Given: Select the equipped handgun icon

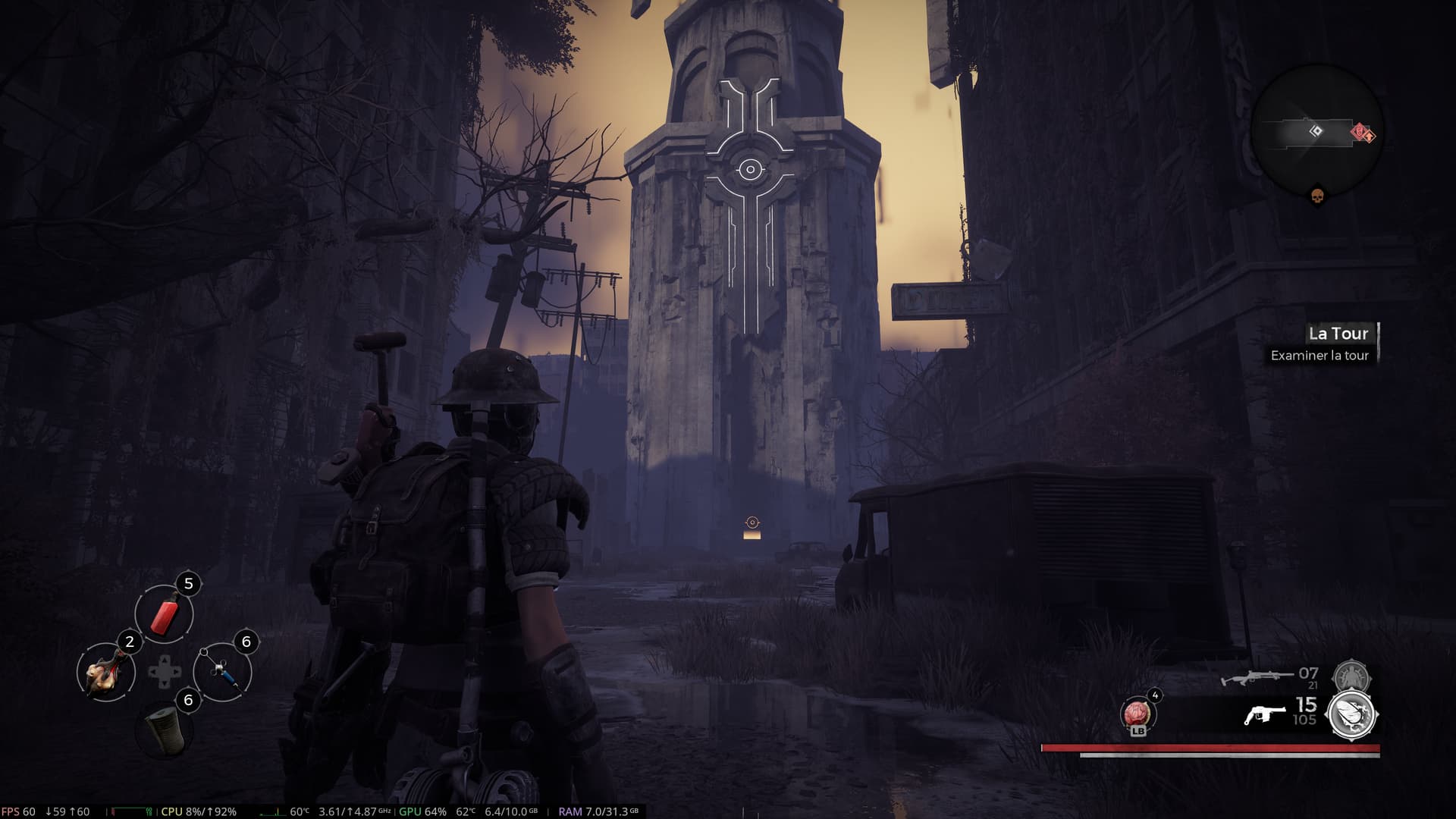Looking at the screenshot, I should coord(1265,715).
